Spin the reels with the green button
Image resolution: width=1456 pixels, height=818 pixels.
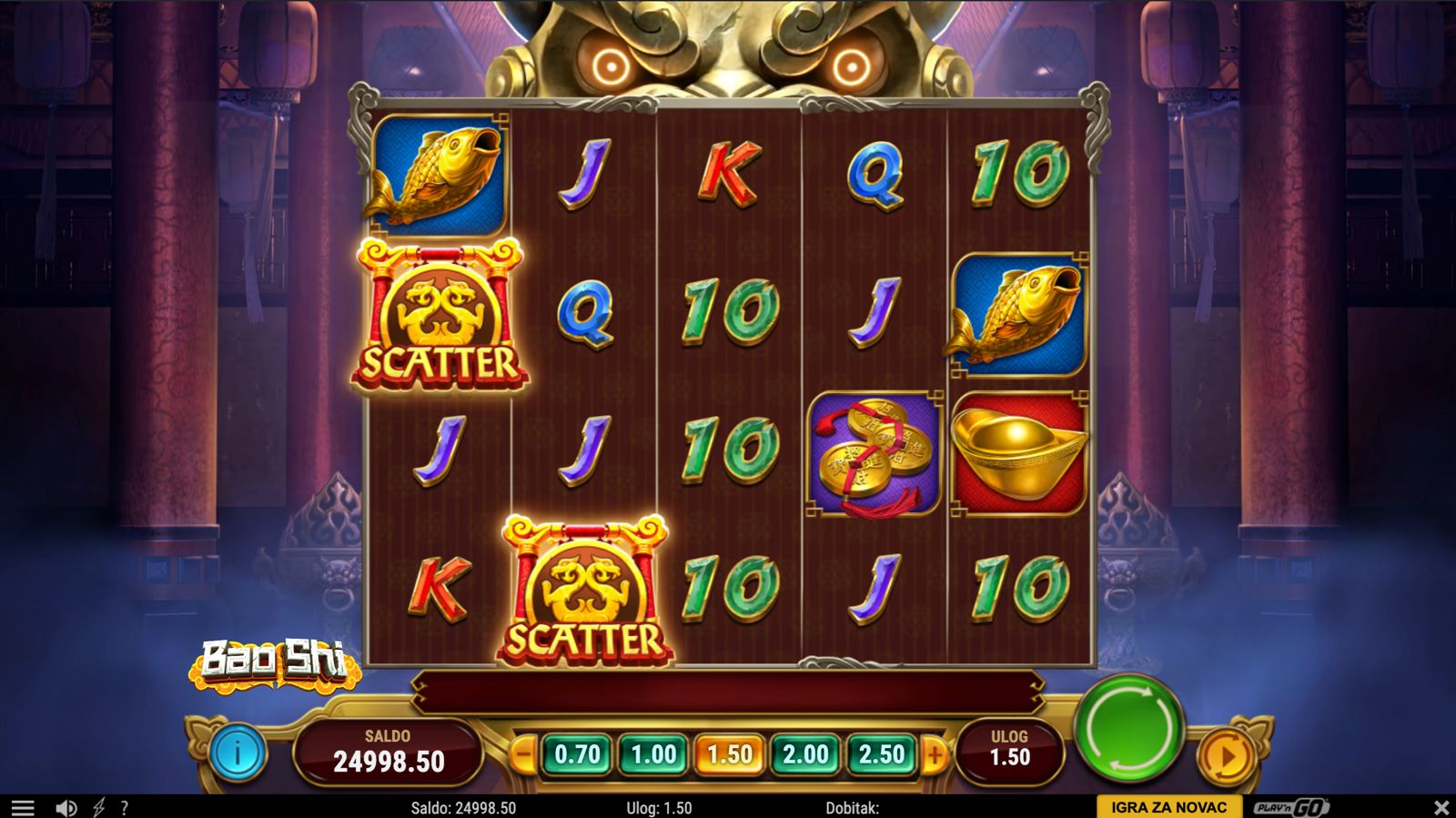coord(1128,729)
